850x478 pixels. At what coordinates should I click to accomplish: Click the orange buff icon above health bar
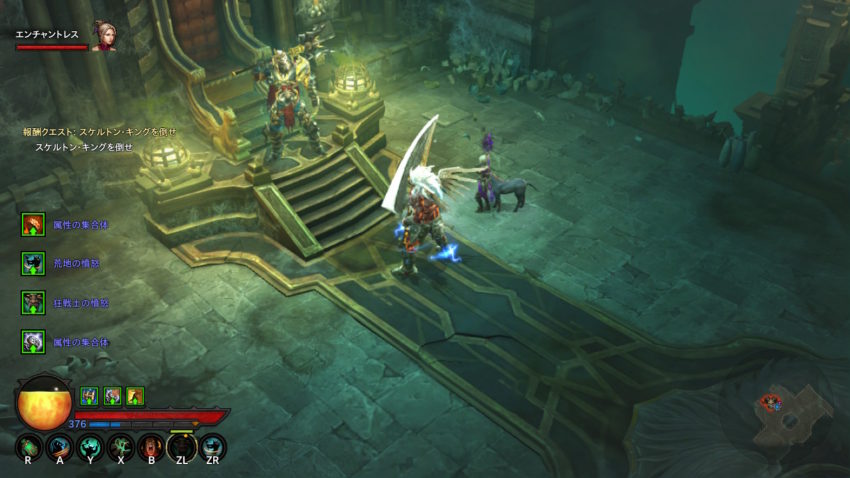(135, 395)
